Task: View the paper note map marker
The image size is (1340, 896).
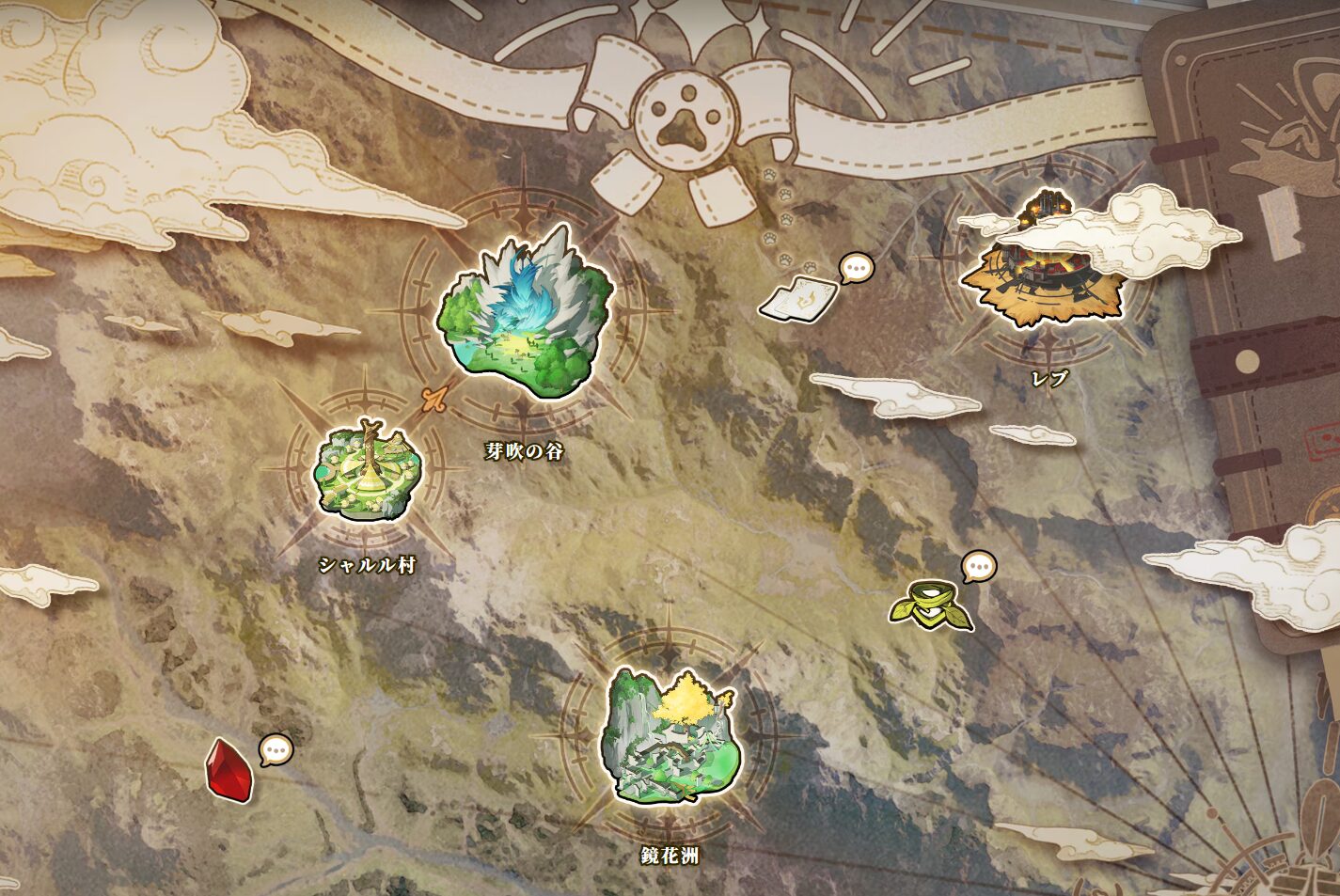Action: coord(798,298)
